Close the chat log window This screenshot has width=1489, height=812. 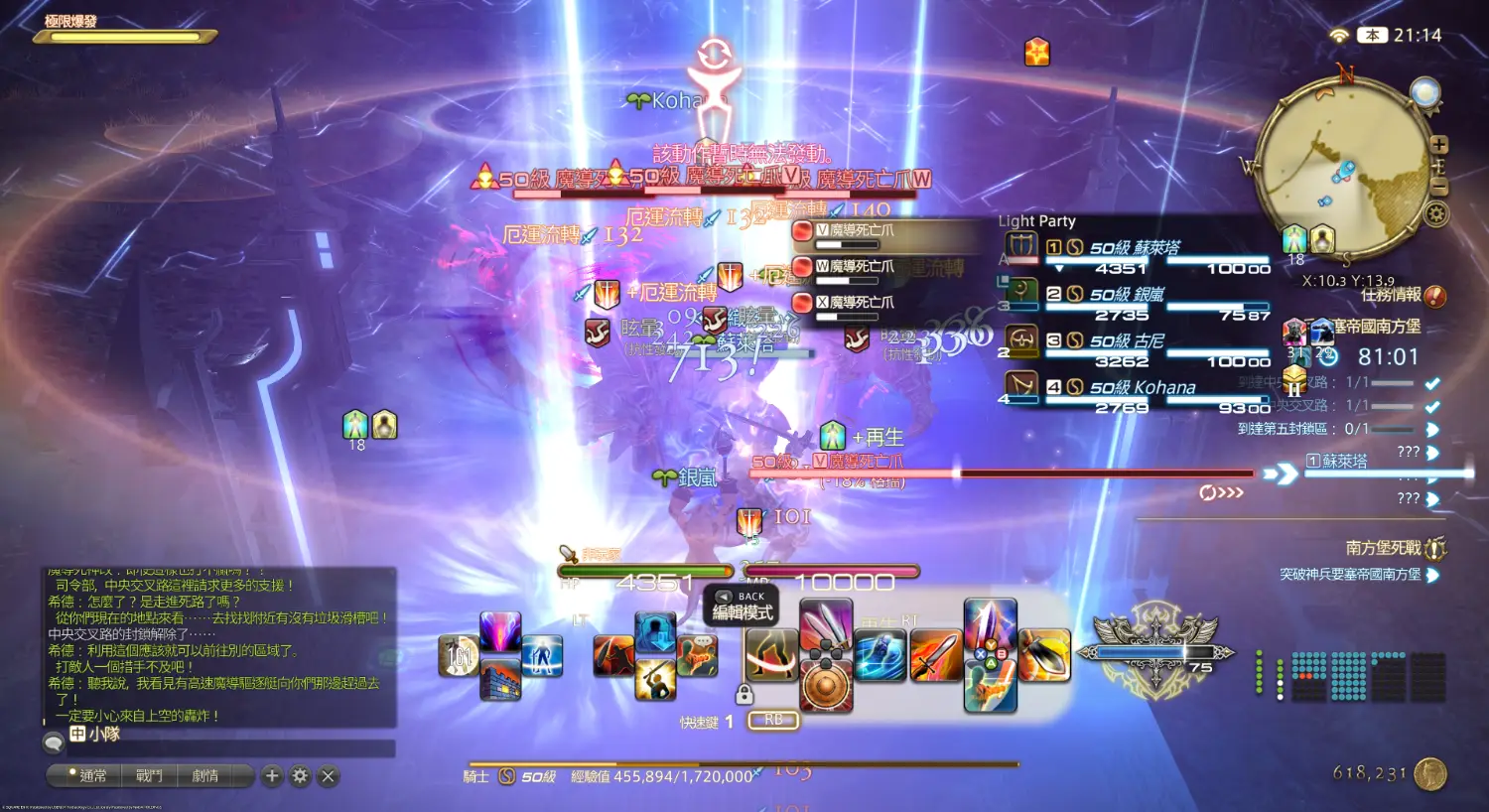(329, 776)
